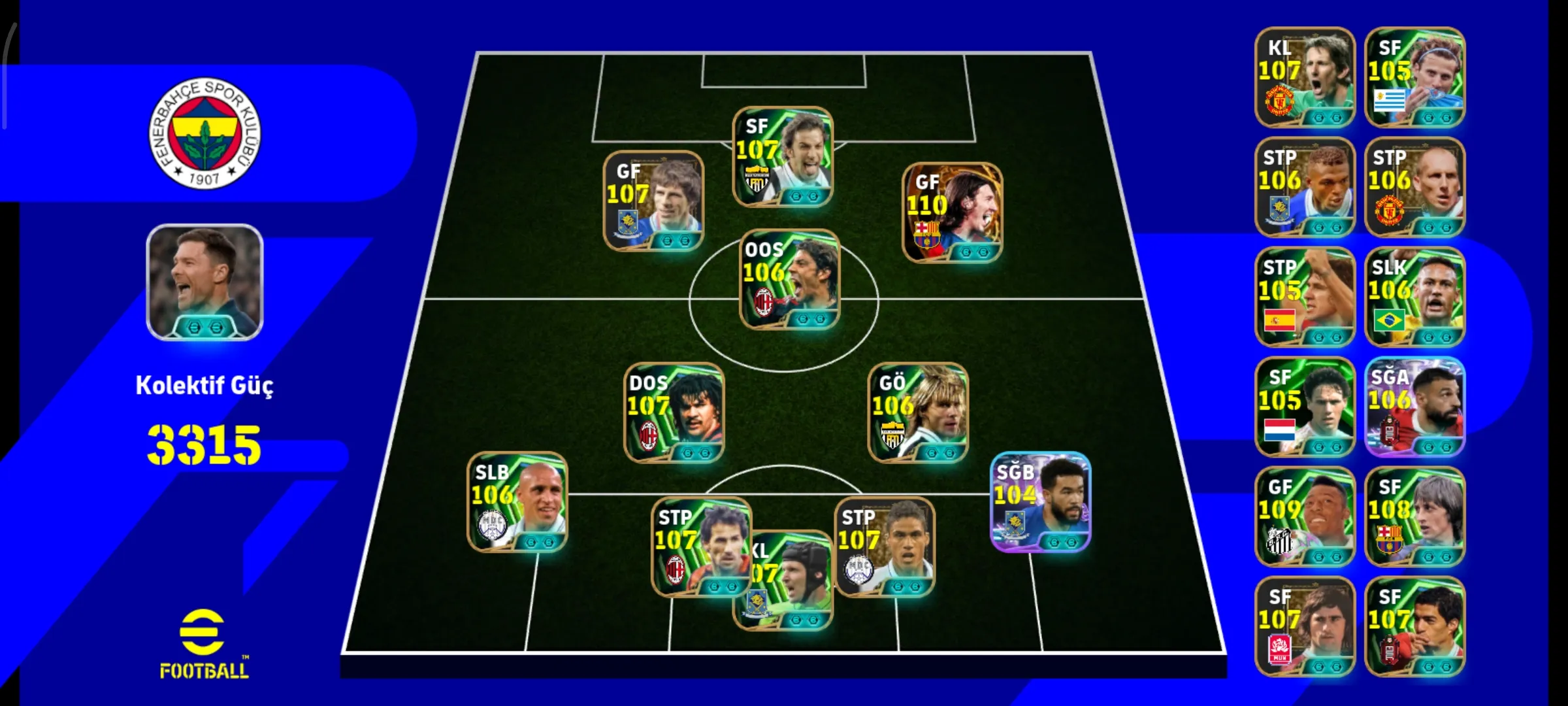The width and height of the screenshot is (1568, 706).
Task: Open the manager portrait card
Action: click(x=204, y=282)
